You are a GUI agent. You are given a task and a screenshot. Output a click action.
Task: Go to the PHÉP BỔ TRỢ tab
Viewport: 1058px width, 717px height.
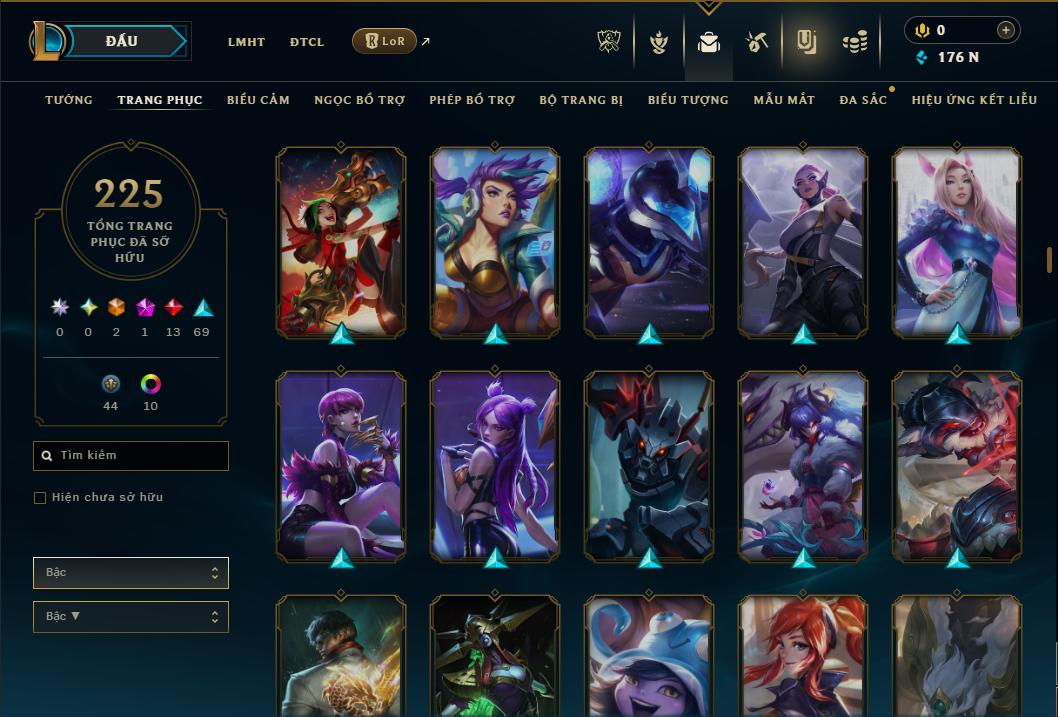tap(472, 100)
